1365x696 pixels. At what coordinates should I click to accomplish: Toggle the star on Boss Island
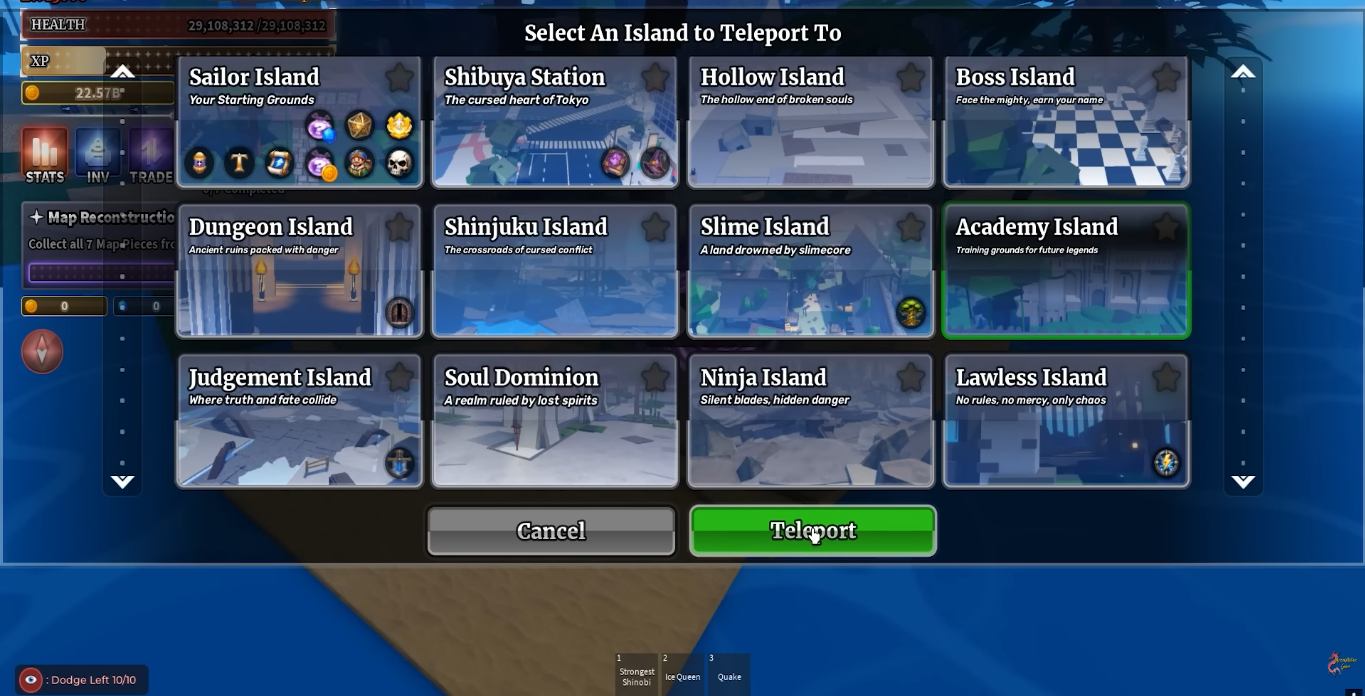tap(1166, 77)
